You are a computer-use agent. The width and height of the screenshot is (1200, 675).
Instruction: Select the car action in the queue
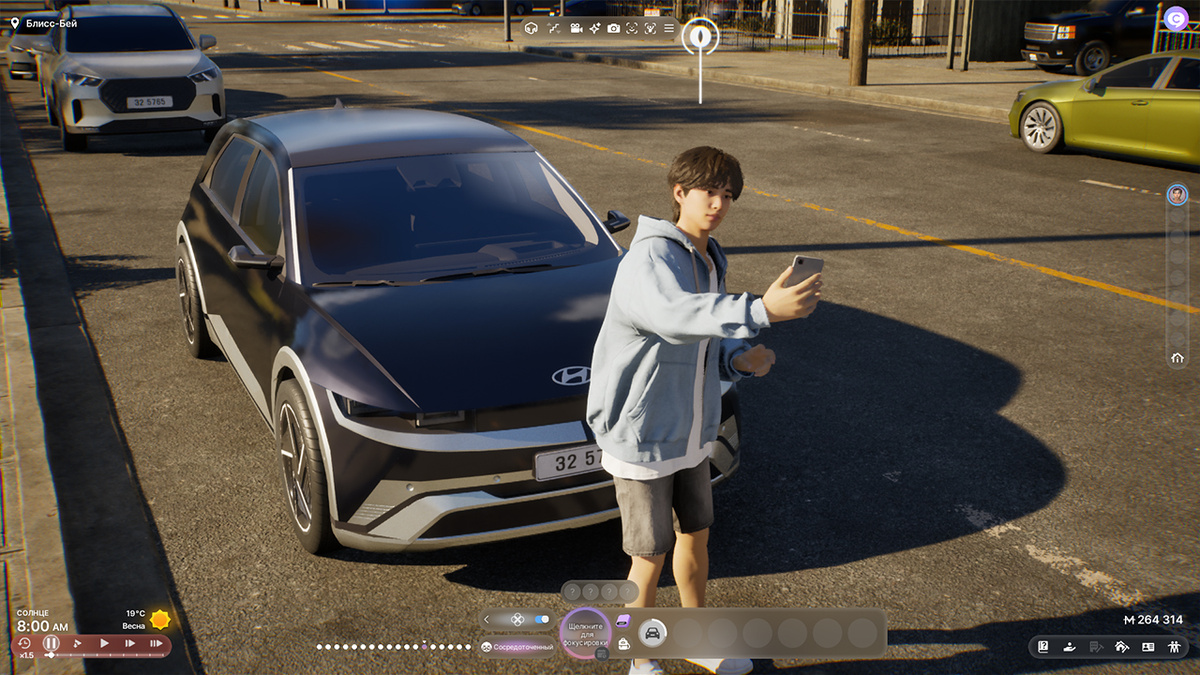coord(652,632)
